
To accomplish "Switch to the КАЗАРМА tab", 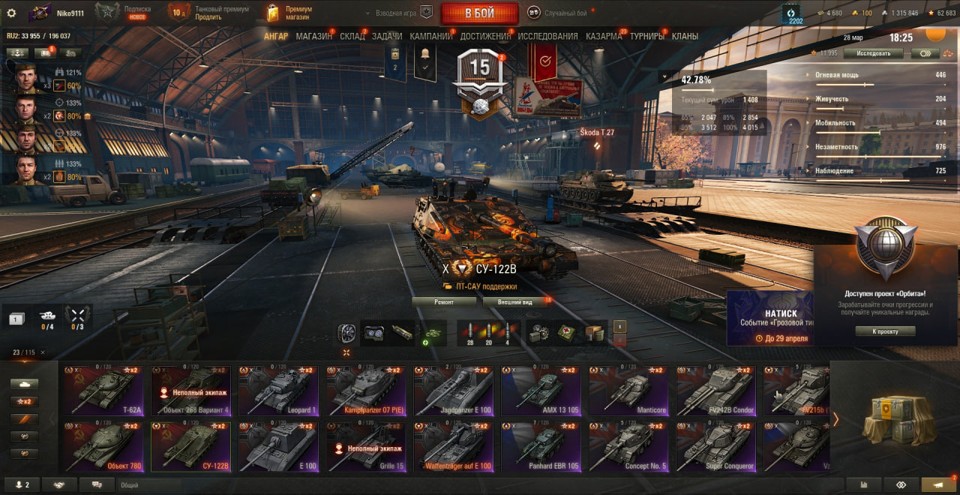I will [x=604, y=37].
